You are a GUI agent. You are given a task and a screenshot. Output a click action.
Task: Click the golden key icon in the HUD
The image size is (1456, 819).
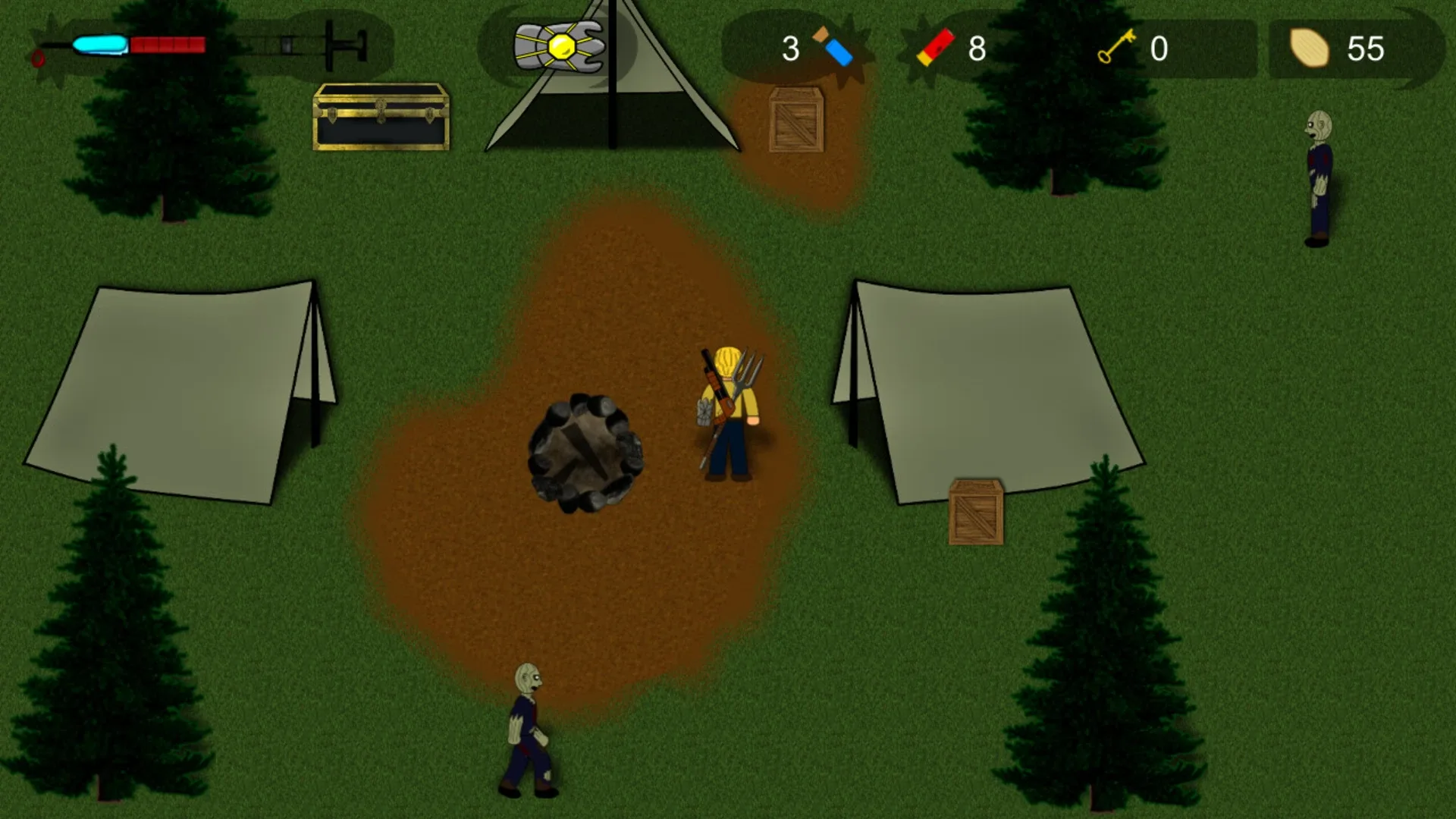coord(1115,48)
